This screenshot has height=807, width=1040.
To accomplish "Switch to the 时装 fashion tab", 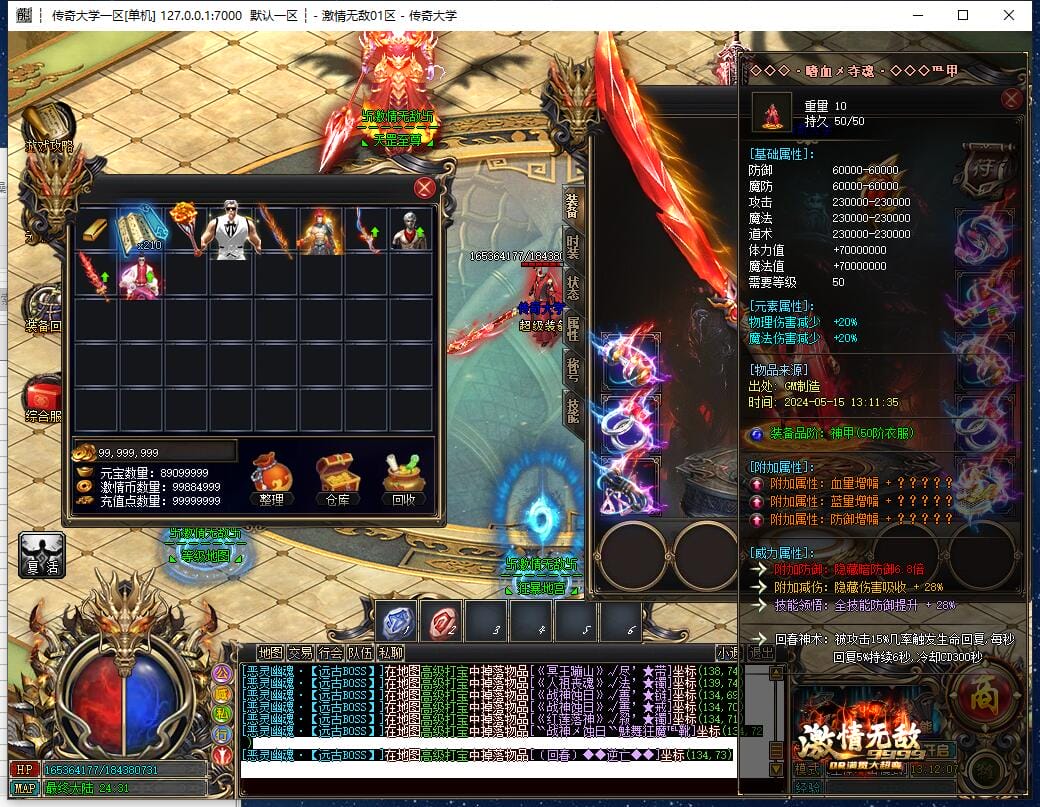I will point(572,246).
